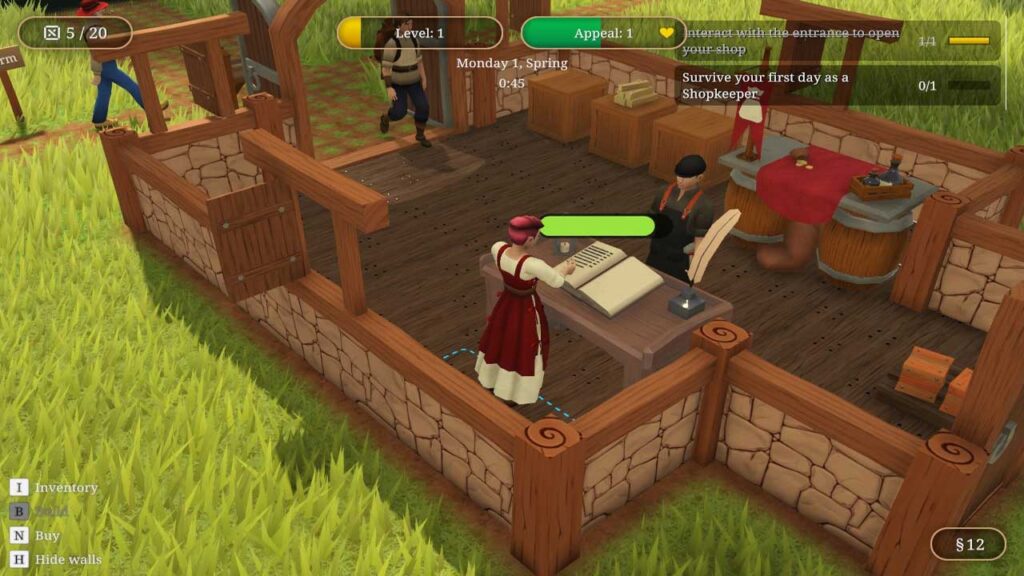
Task: Select the Survive your first day objective
Action: point(838,86)
